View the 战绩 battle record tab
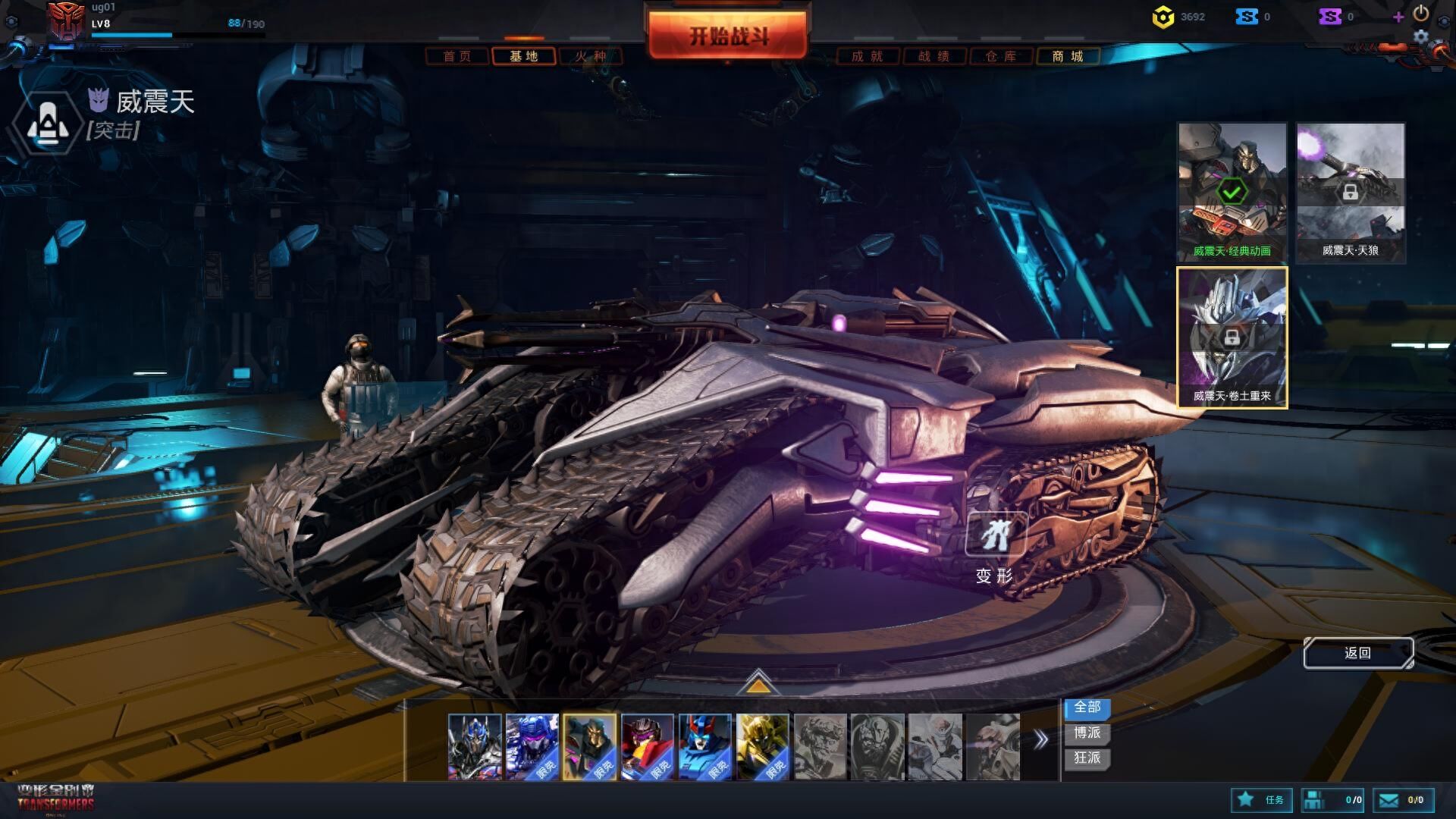 [934, 56]
